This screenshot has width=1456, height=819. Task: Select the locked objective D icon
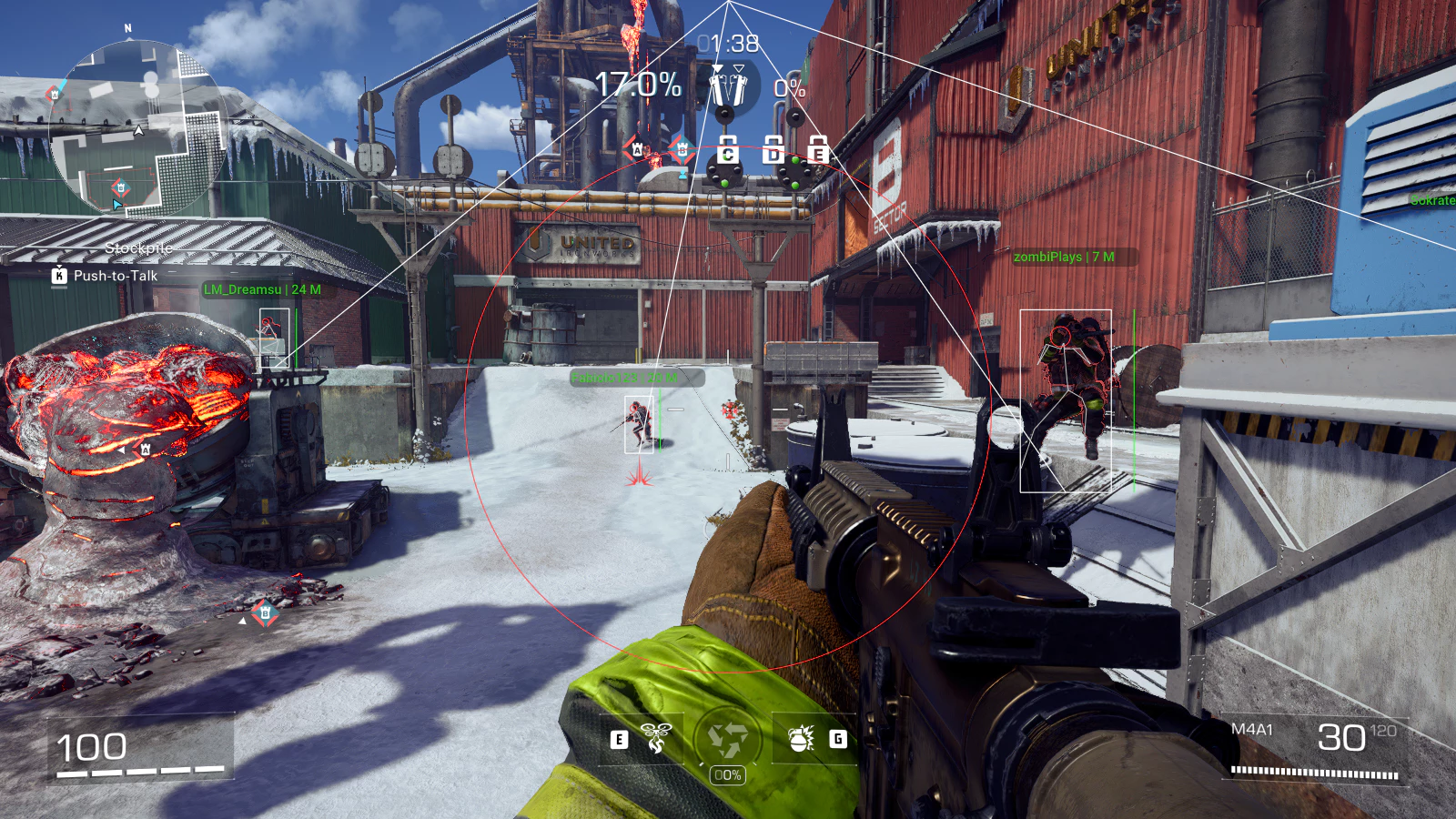click(x=773, y=150)
